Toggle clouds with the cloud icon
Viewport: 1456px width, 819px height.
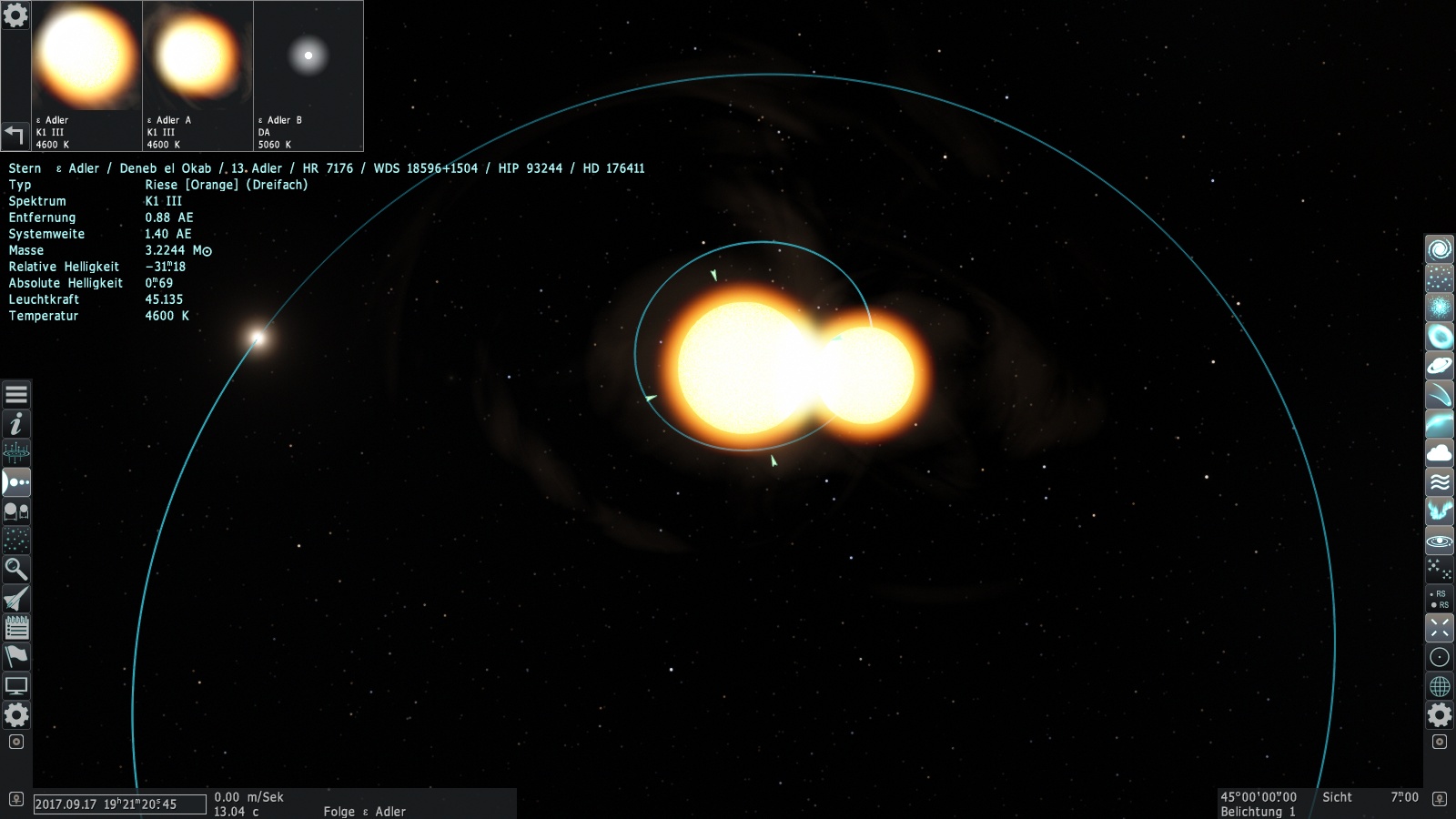(1440, 453)
